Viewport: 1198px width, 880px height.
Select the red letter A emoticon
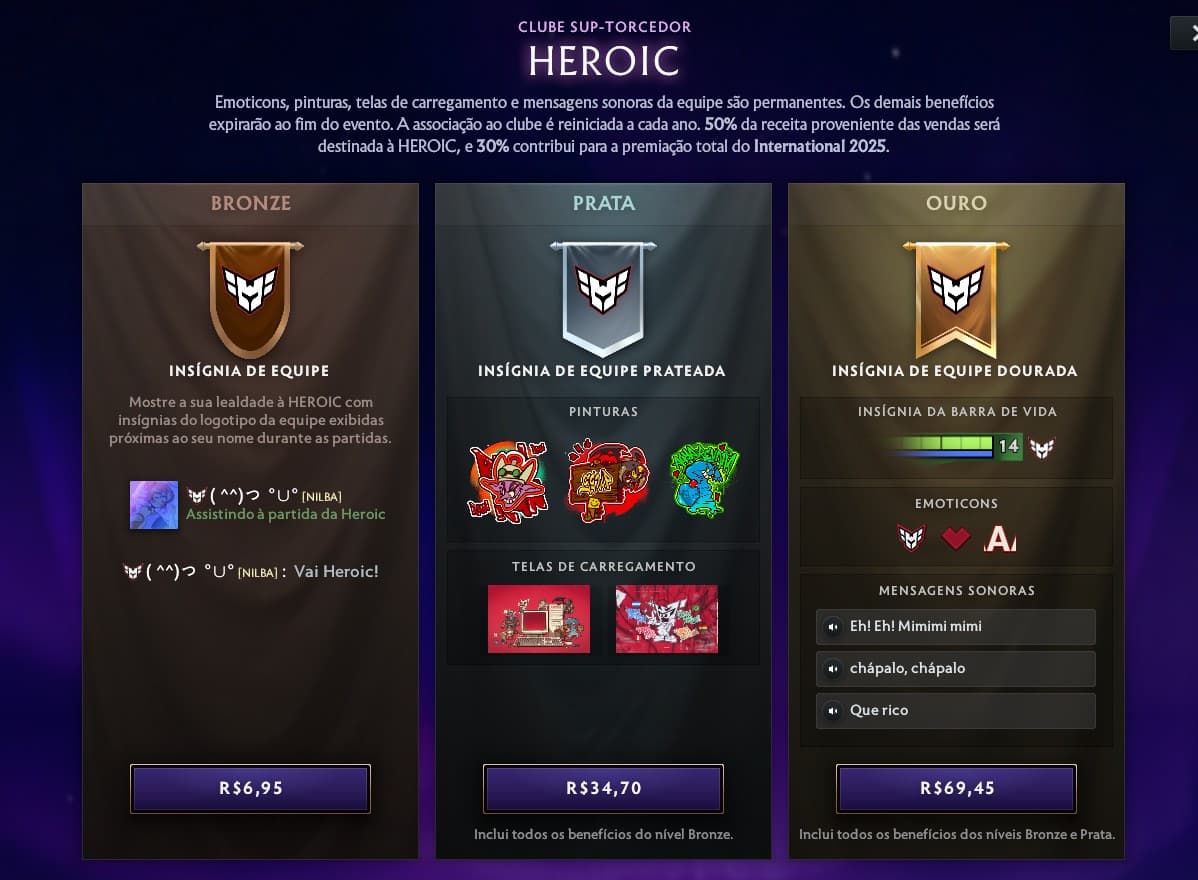999,540
